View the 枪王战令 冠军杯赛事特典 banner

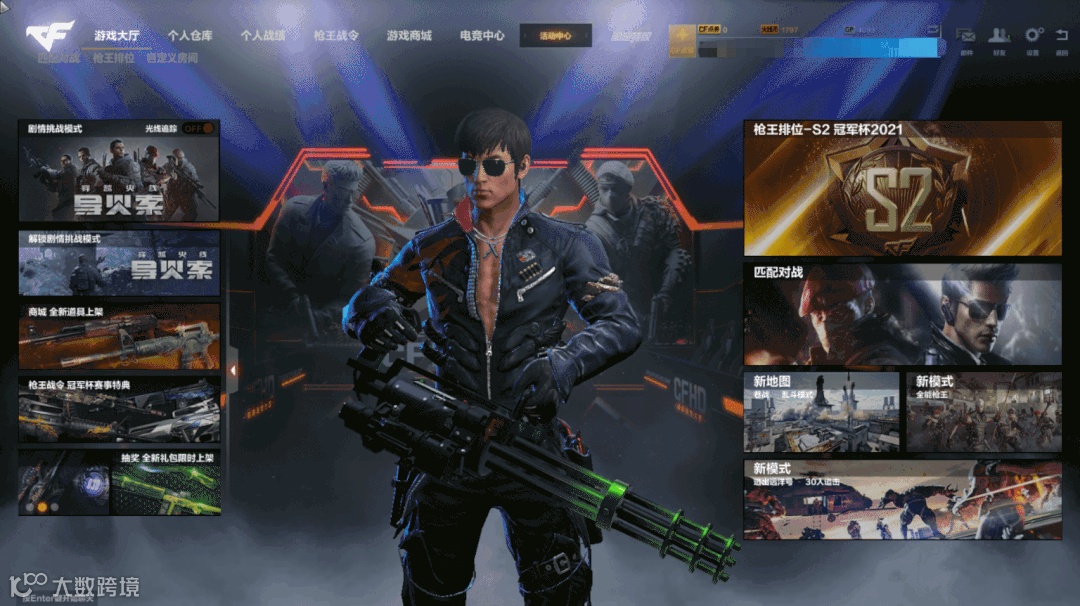118,409
